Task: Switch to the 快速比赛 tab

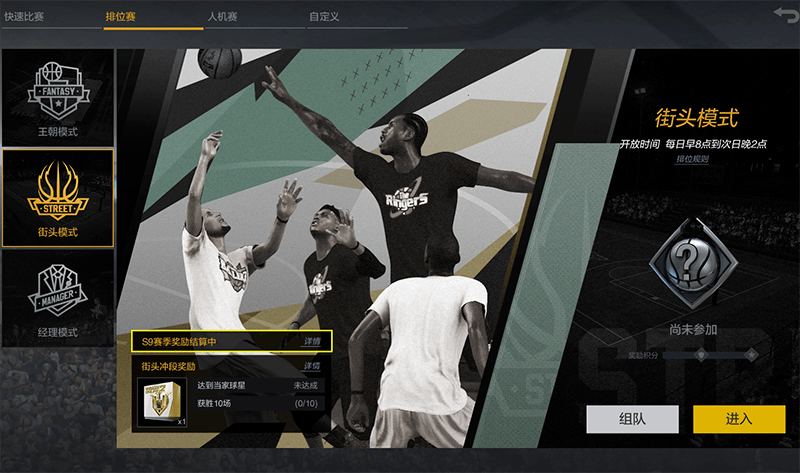Action: coord(25,17)
